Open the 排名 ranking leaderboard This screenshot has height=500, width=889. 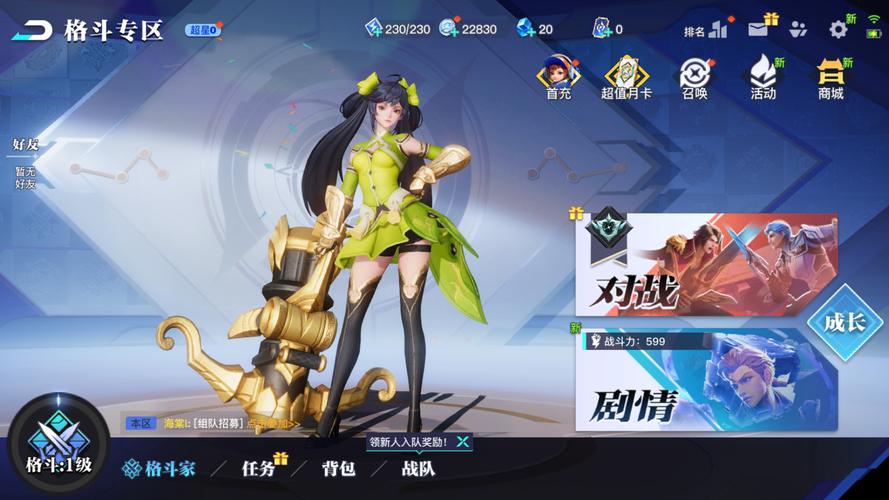pyautogui.click(x=706, y=30)
